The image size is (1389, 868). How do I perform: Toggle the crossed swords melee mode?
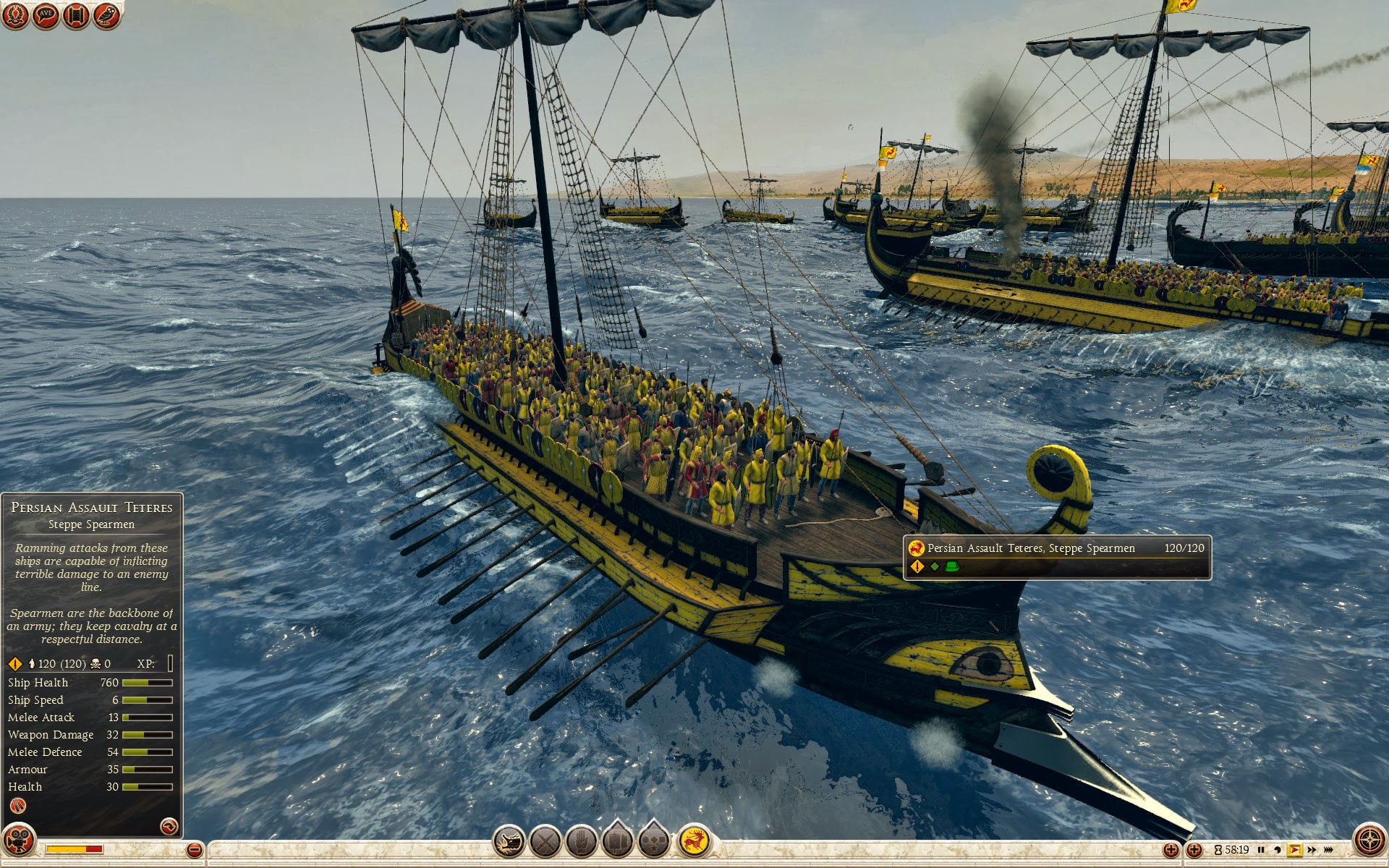click(x=545, y=841)
